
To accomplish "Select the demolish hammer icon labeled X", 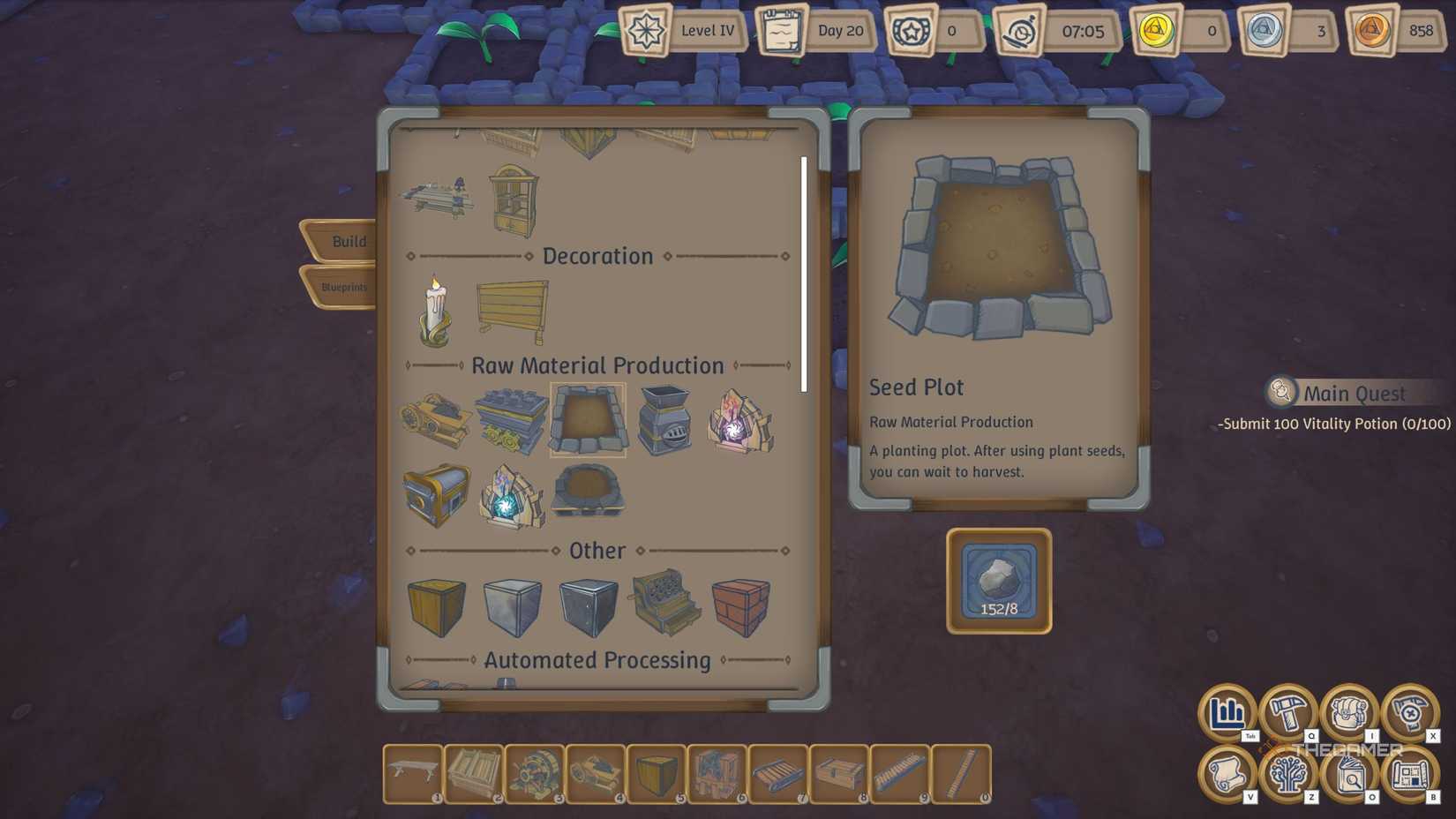I will pos(1409,715).
